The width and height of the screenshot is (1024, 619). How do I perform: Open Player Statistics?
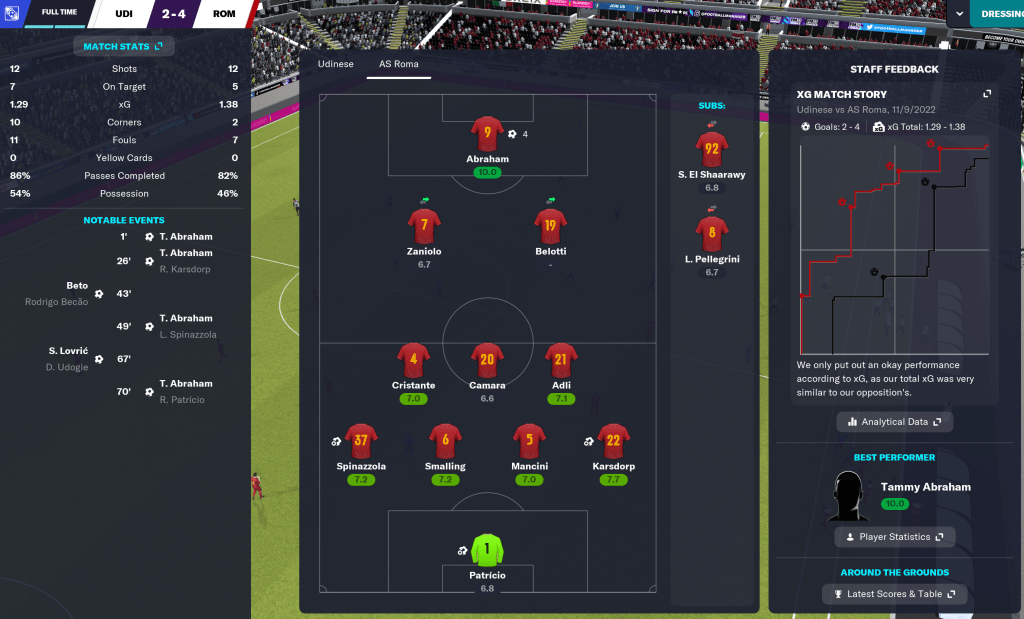point(894,537)
